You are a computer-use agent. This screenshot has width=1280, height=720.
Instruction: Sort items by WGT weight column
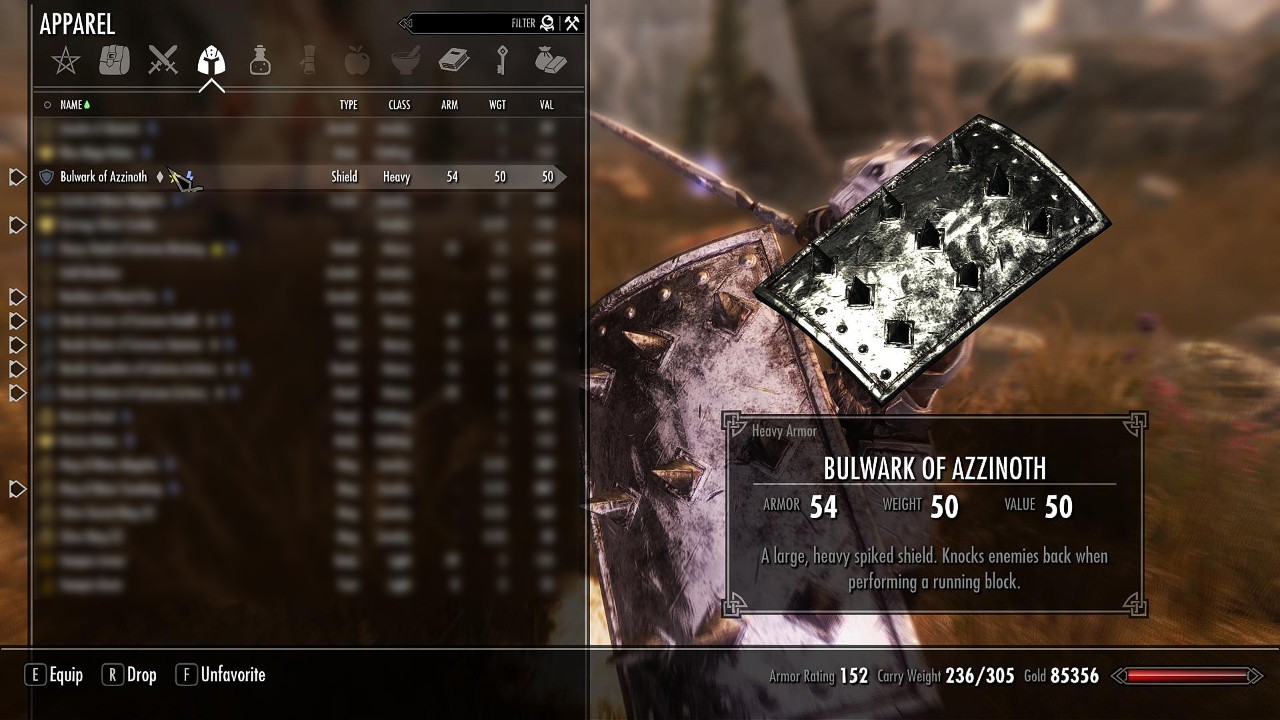coord(497,105)
